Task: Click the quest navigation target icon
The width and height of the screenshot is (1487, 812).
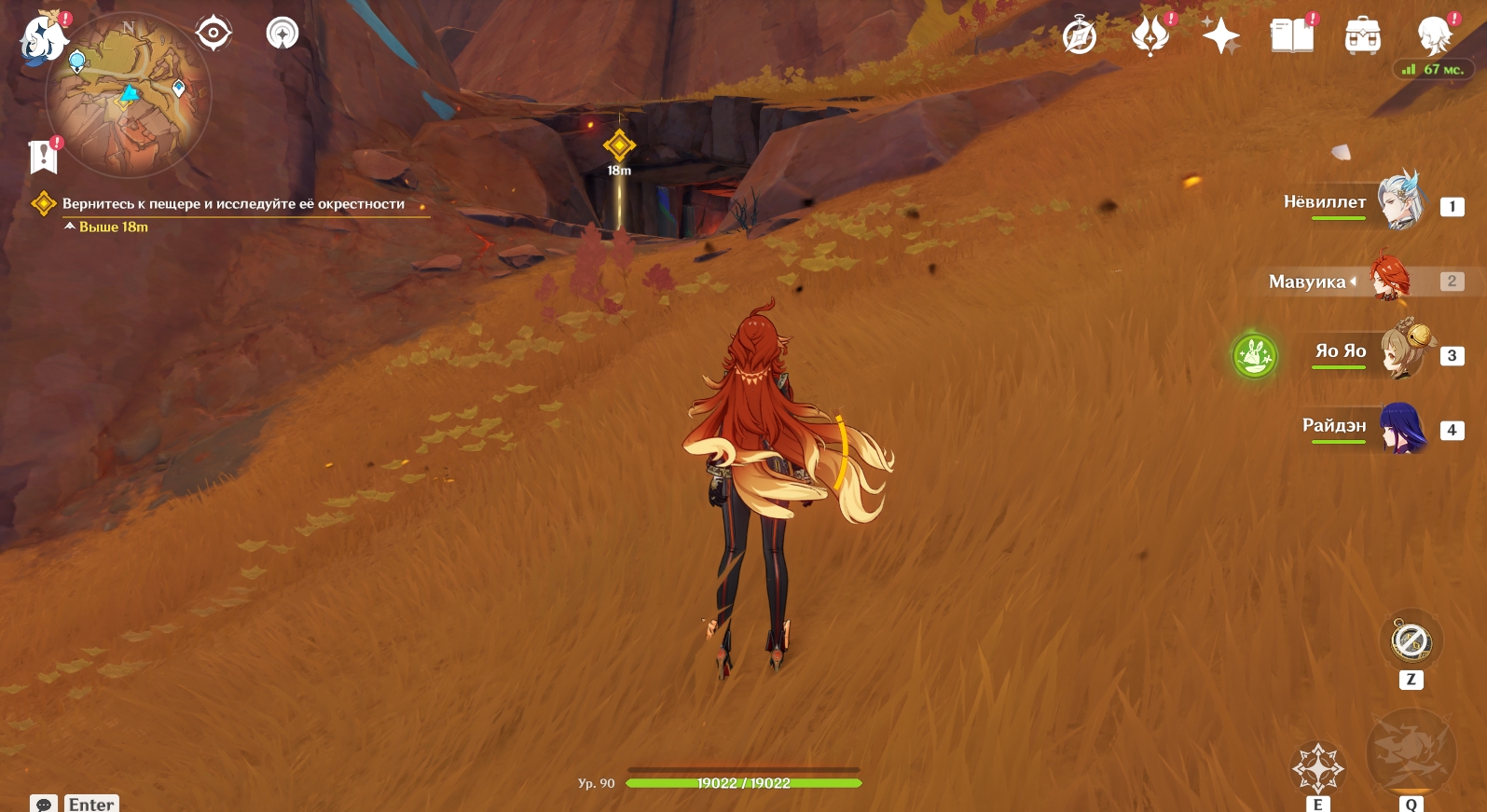Action: pos(213,34)
